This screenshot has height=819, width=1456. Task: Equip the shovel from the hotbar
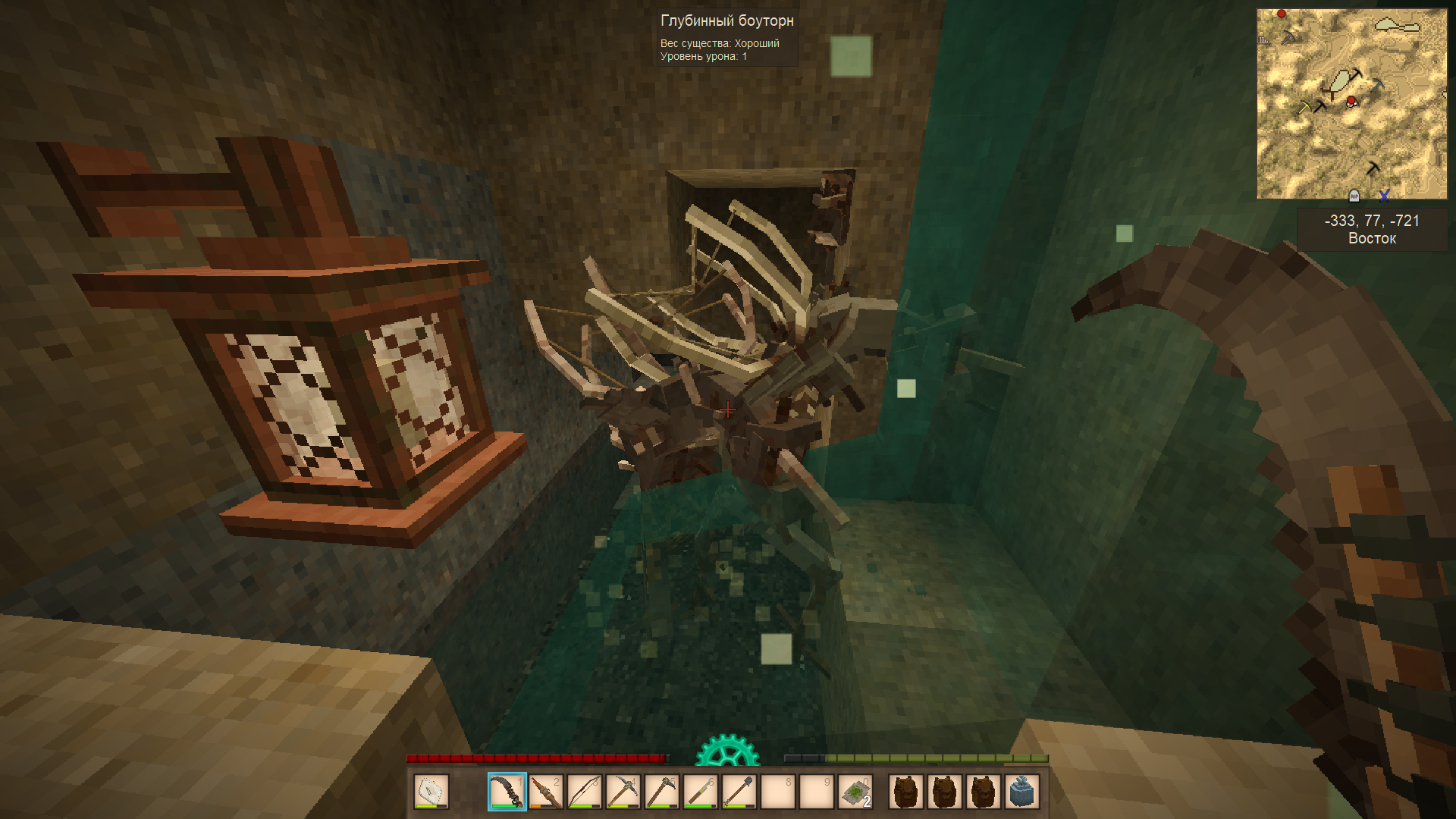pos(739,792)
